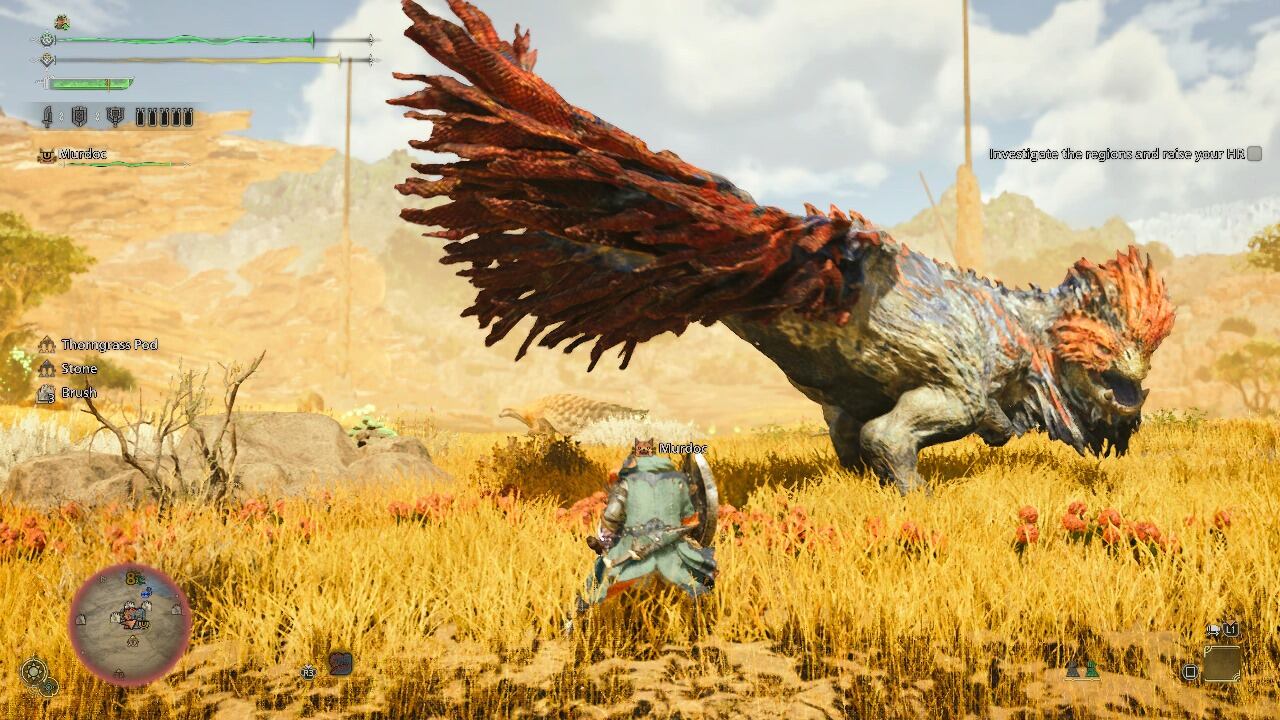Image resolution: width=1280 pixels, height=720 pixels.
Task: Open the circular minimap
Action: [x=130, y=623]
